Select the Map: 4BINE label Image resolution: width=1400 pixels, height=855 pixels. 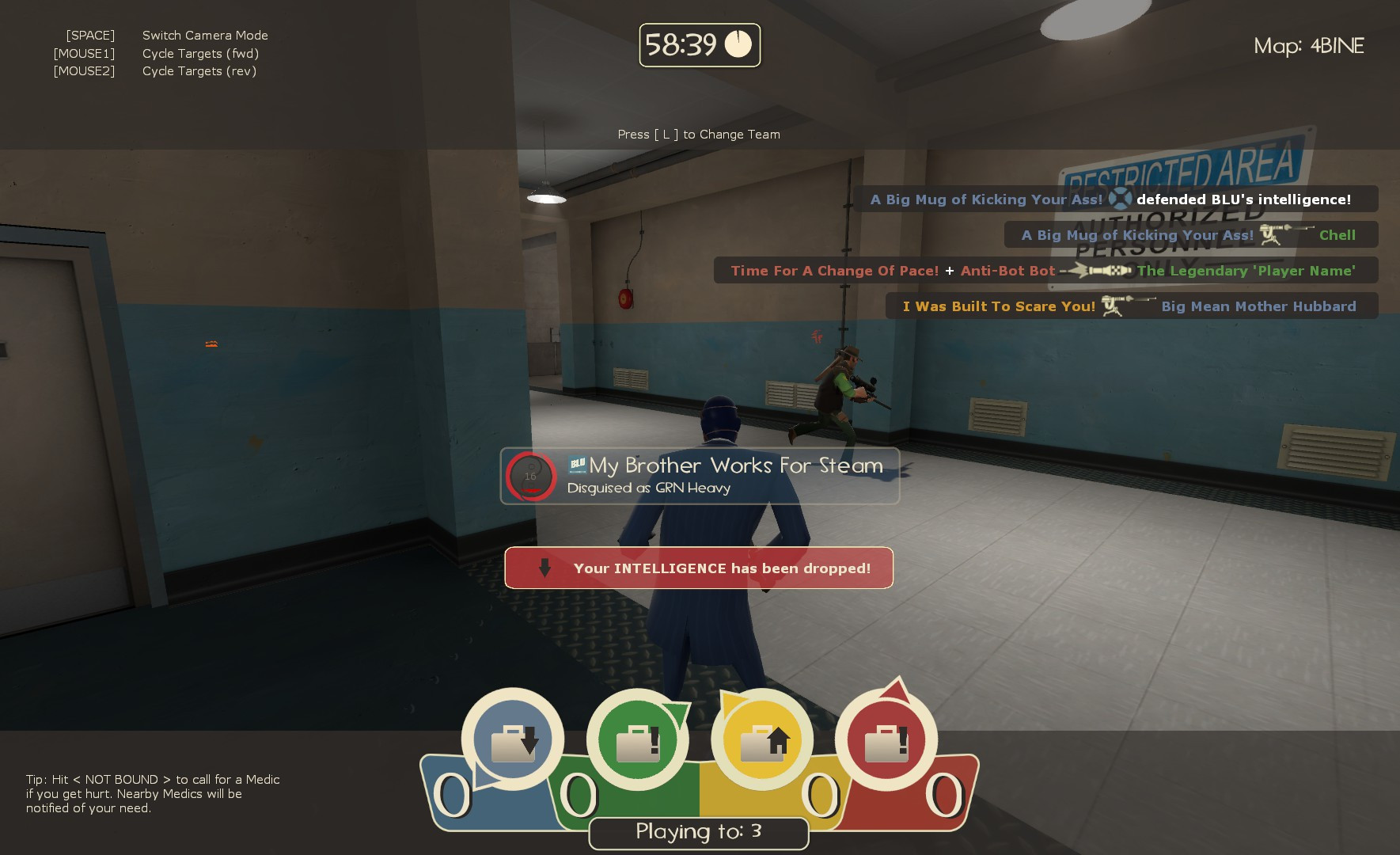(x=1309, y=46)
